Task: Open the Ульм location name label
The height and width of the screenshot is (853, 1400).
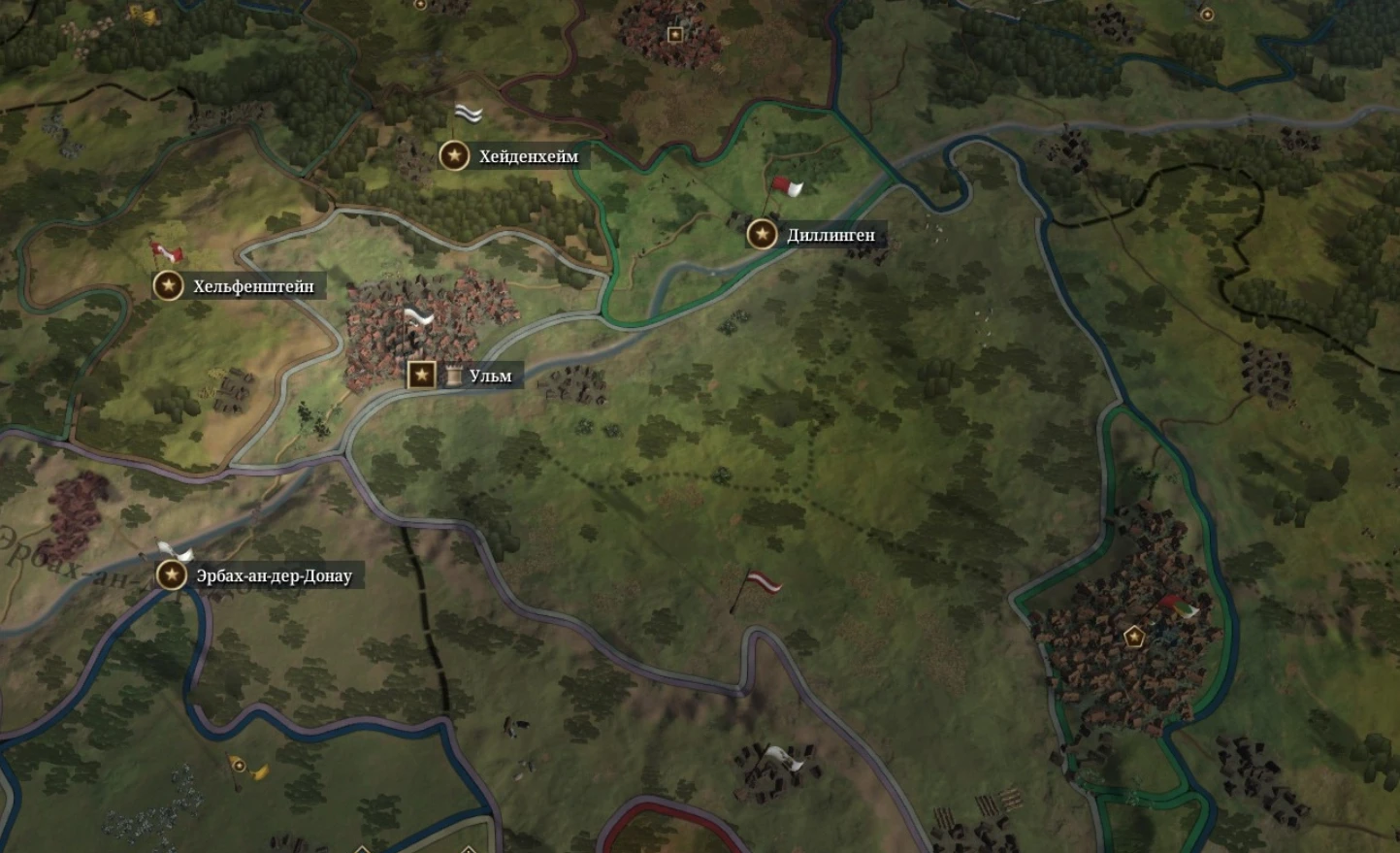Action: click(x=488, y=375)
